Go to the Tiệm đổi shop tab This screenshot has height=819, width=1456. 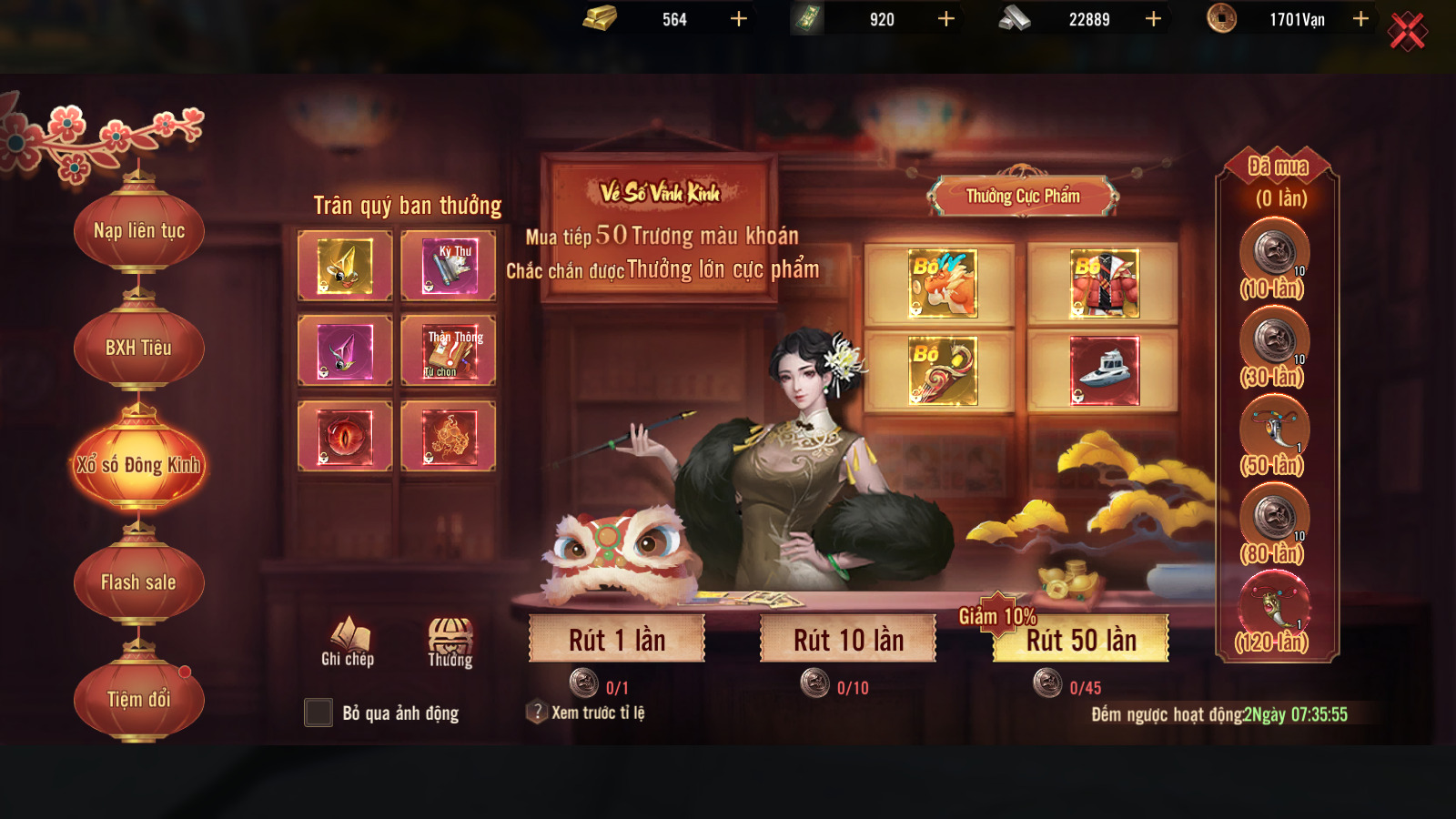139,699
